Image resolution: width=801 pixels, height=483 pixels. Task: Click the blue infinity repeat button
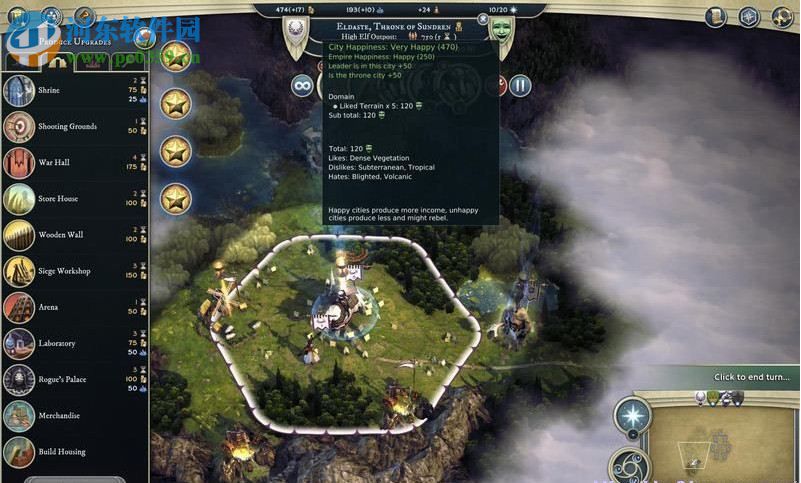click(301, 85)
